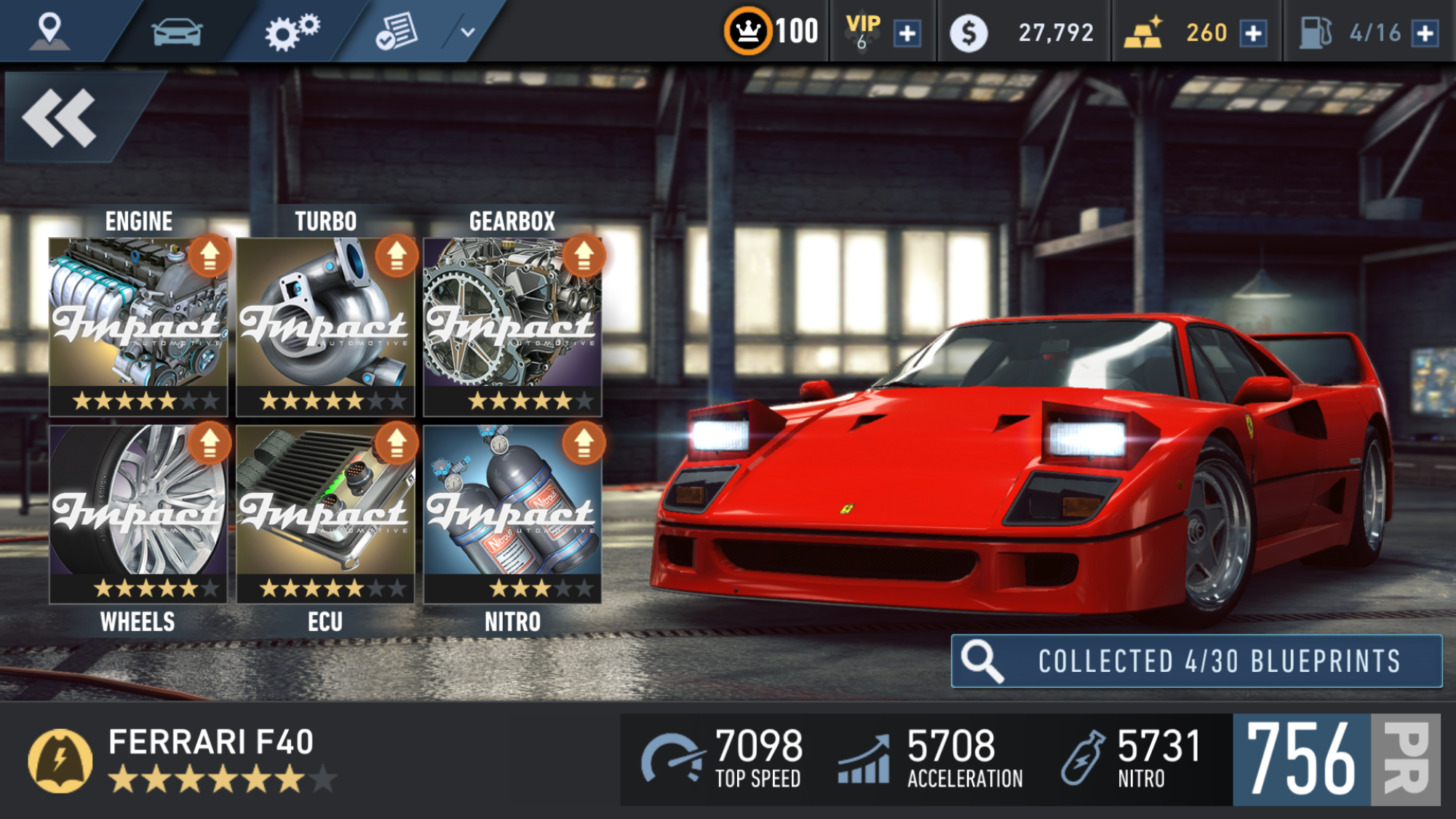1456x819 pixels.
Task: Switch to the car garage tab
Action: pos(177,32)
